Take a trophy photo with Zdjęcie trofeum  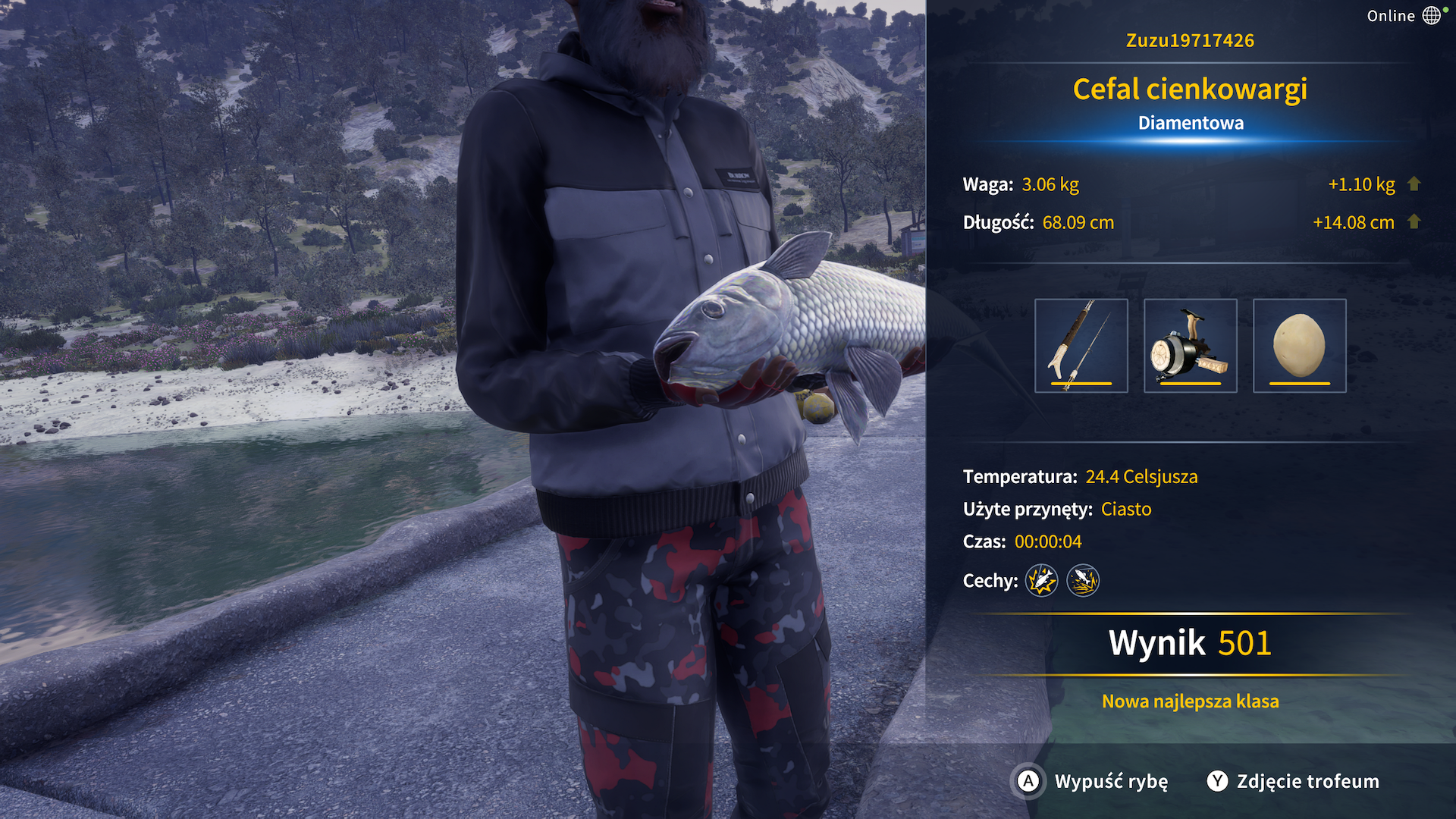pos(1293,781)
